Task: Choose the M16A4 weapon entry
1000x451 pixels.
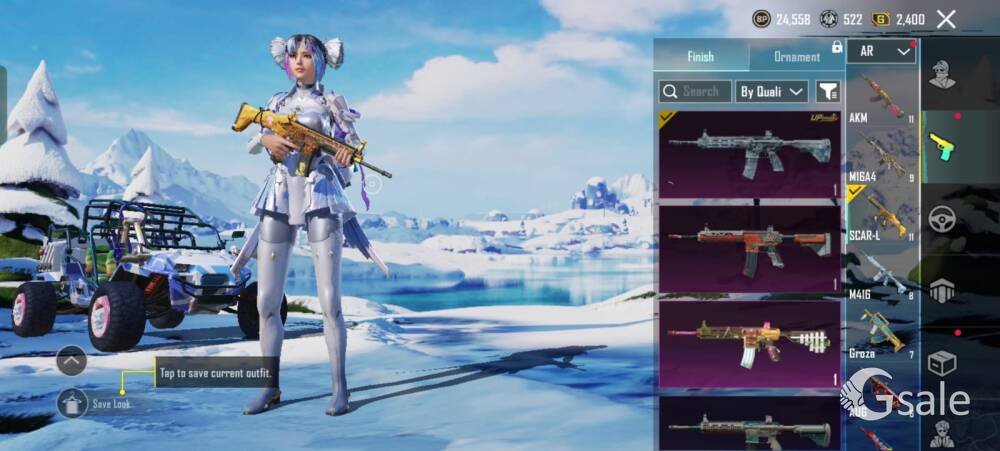Action: coord(882,157)
